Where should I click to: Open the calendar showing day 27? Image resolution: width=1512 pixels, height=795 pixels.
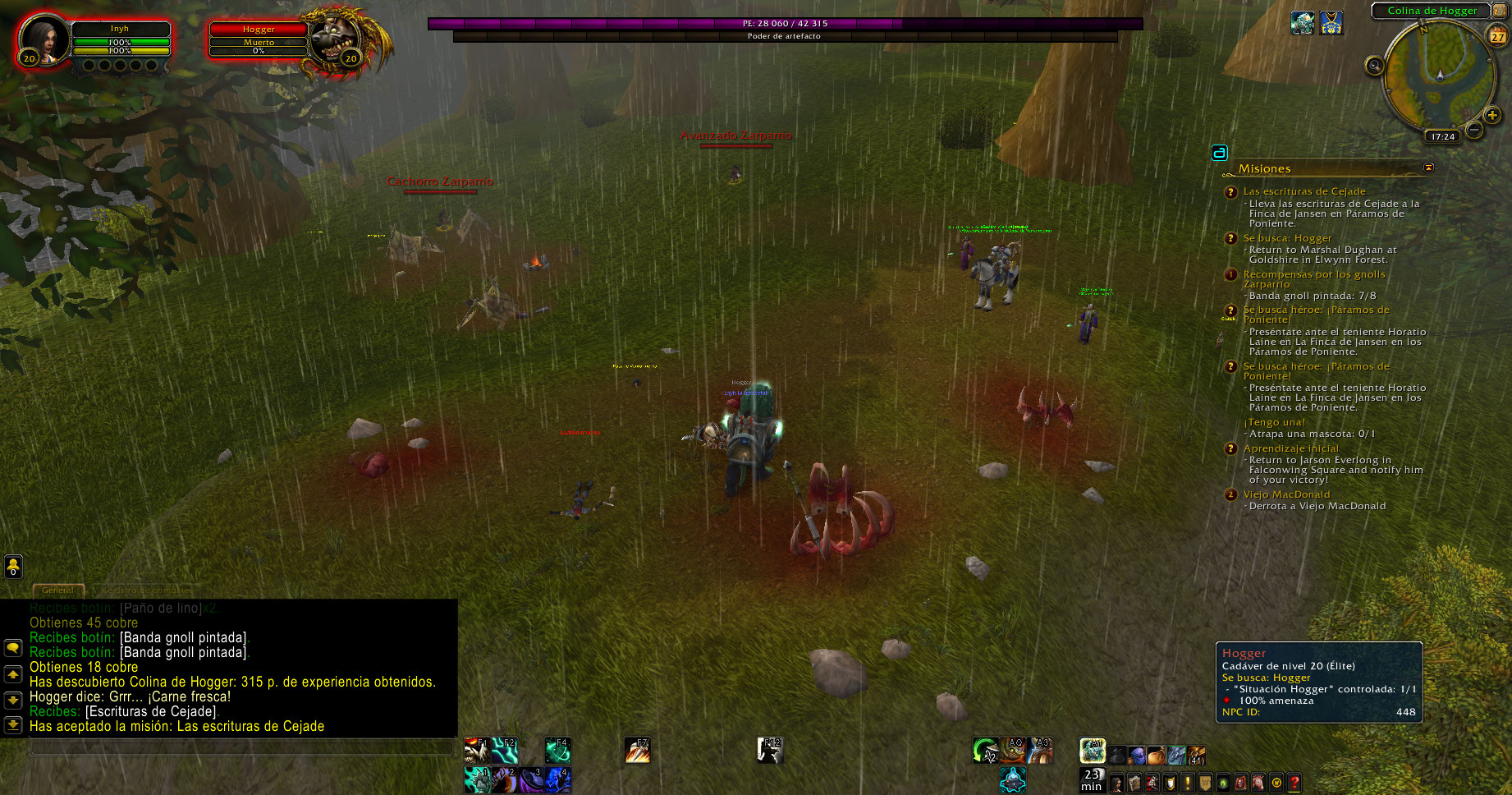(x=1498, y=36)
